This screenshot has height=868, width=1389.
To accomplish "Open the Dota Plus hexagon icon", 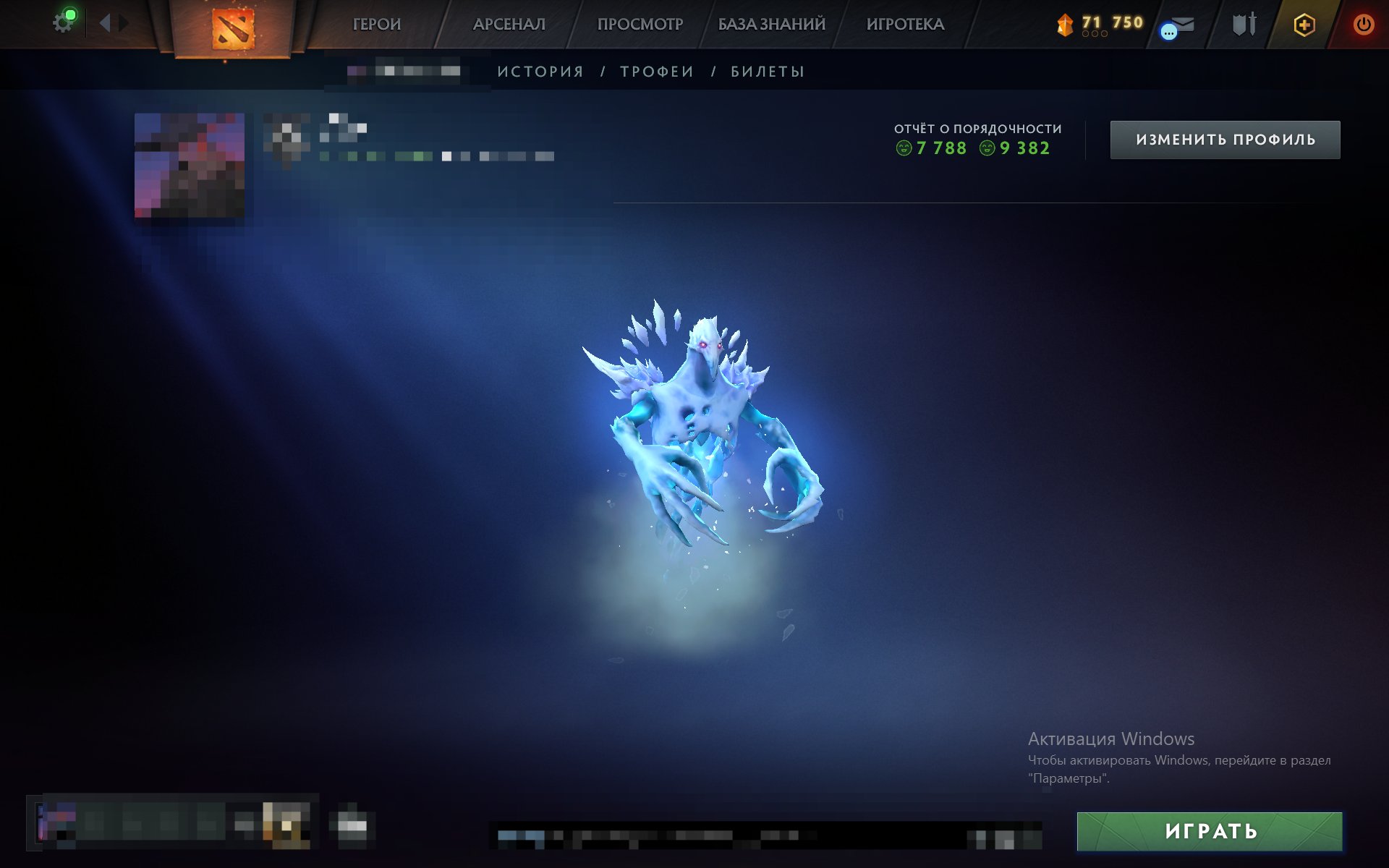I will [x=1302, y=23].
